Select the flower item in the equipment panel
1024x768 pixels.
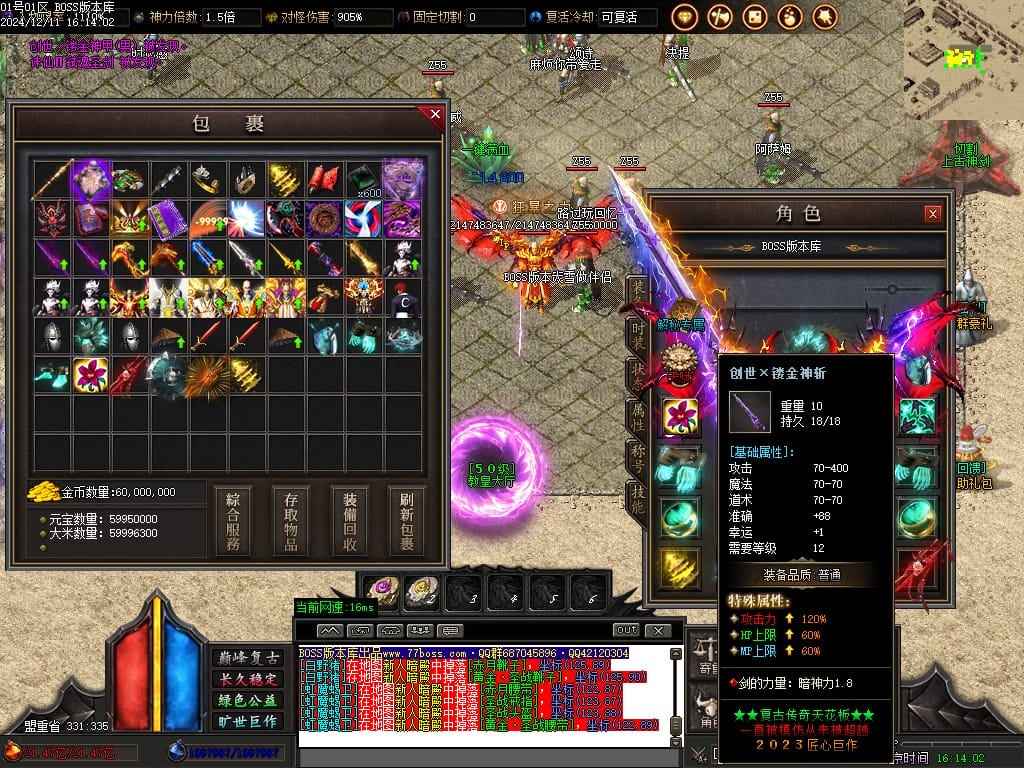(681, 416)
